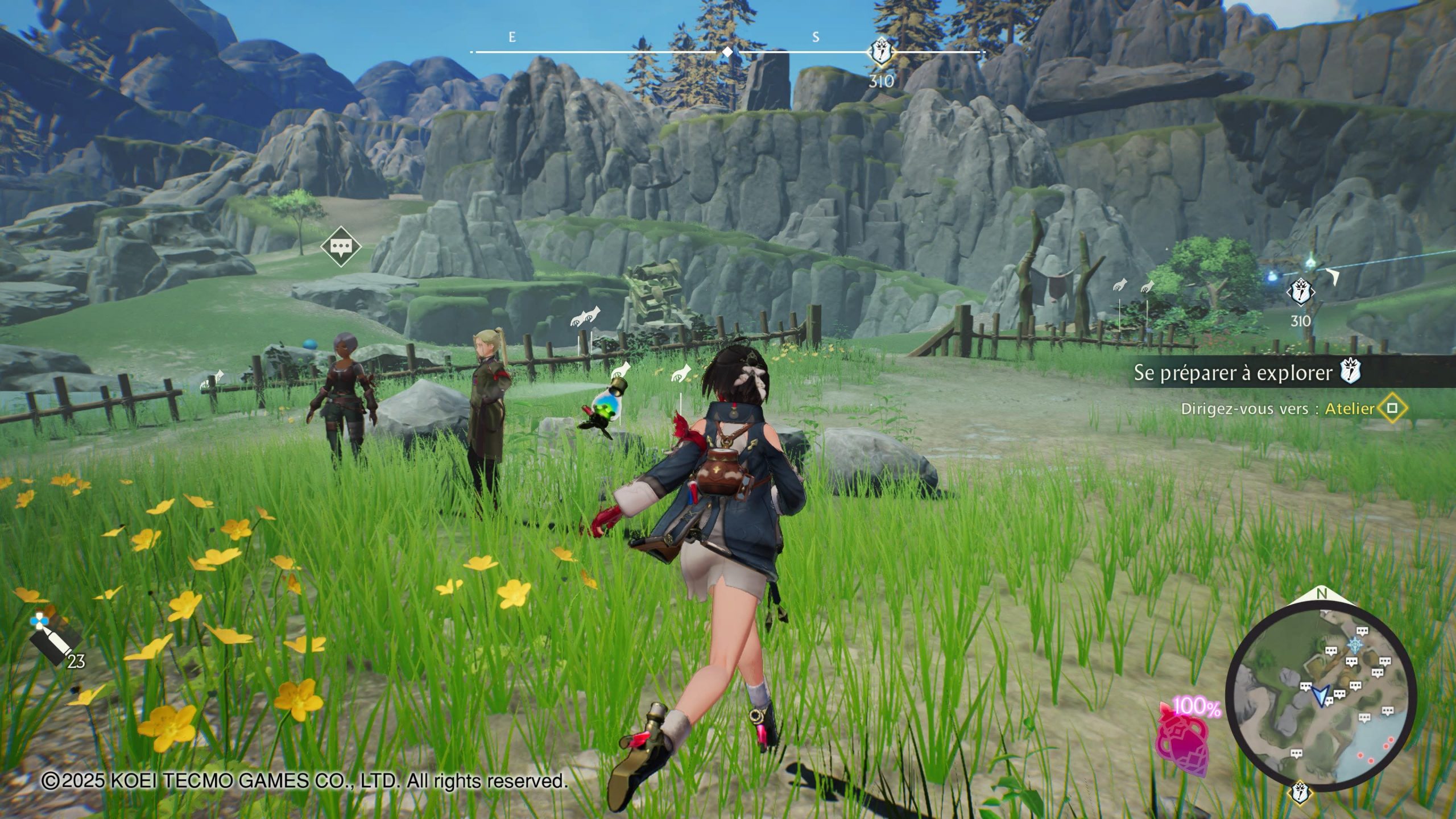Select the speech bubble dialogue marker
The width and height of the screenshot is (1456, 819).
341,246
